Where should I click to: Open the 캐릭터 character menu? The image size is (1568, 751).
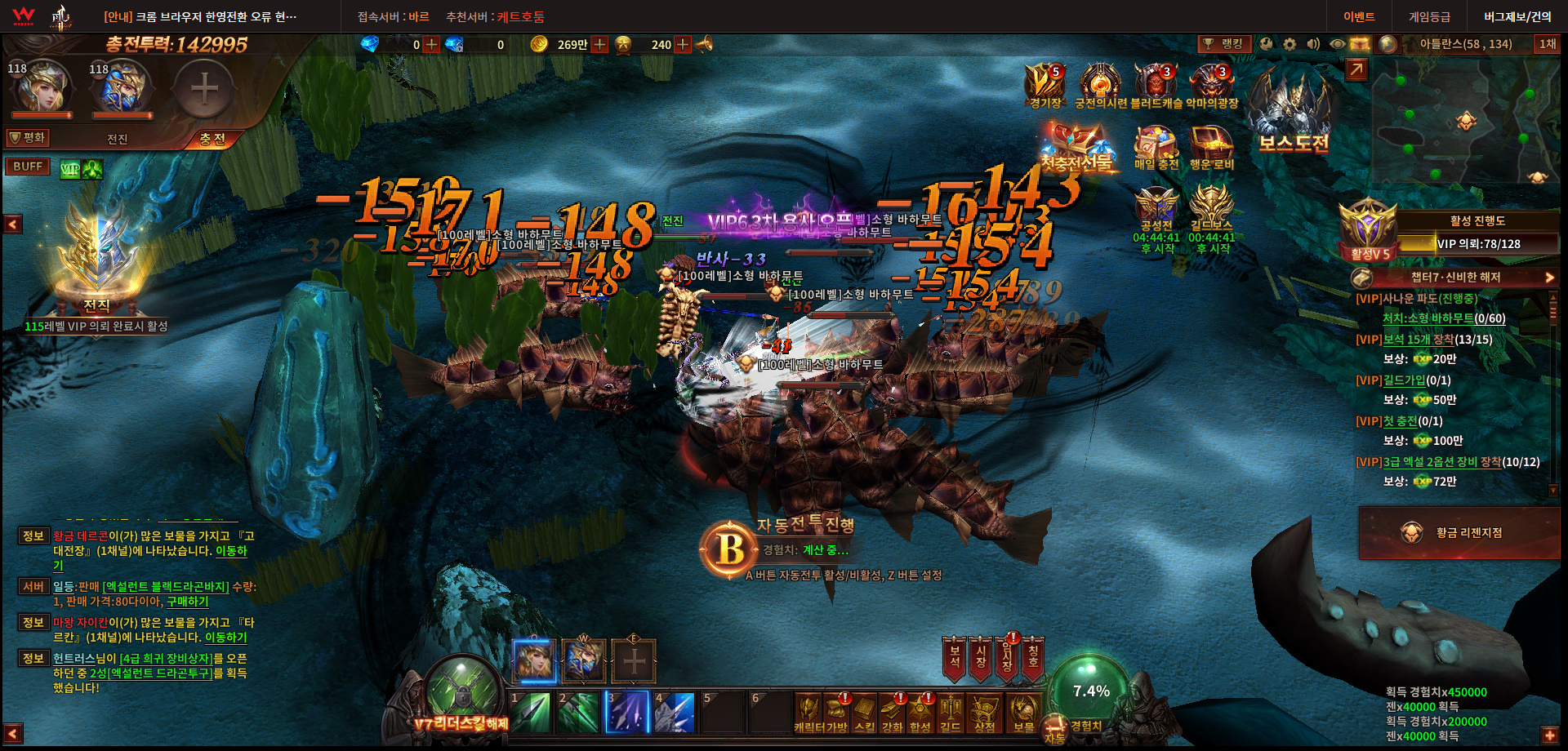808,713
